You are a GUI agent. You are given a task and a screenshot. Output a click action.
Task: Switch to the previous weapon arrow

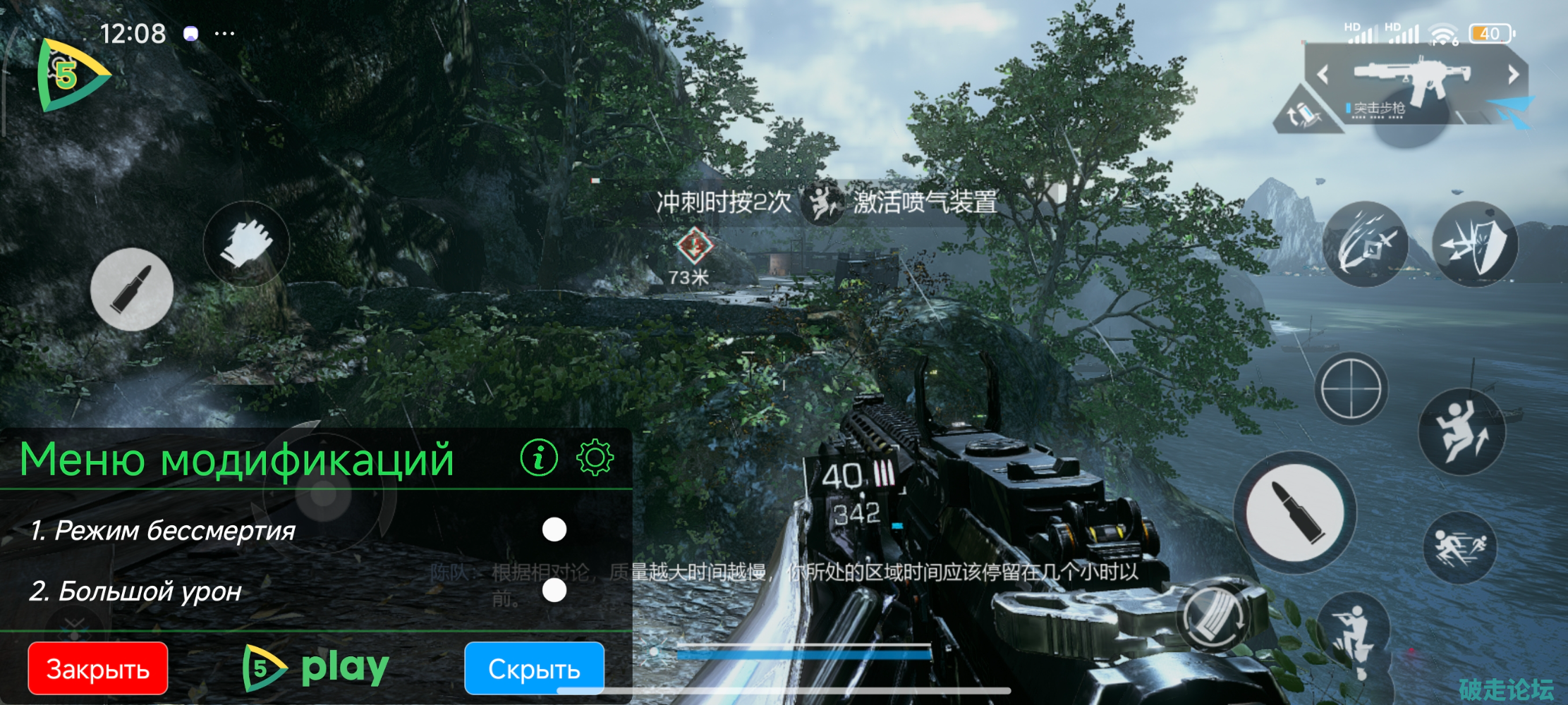(x=1323, y=75)
